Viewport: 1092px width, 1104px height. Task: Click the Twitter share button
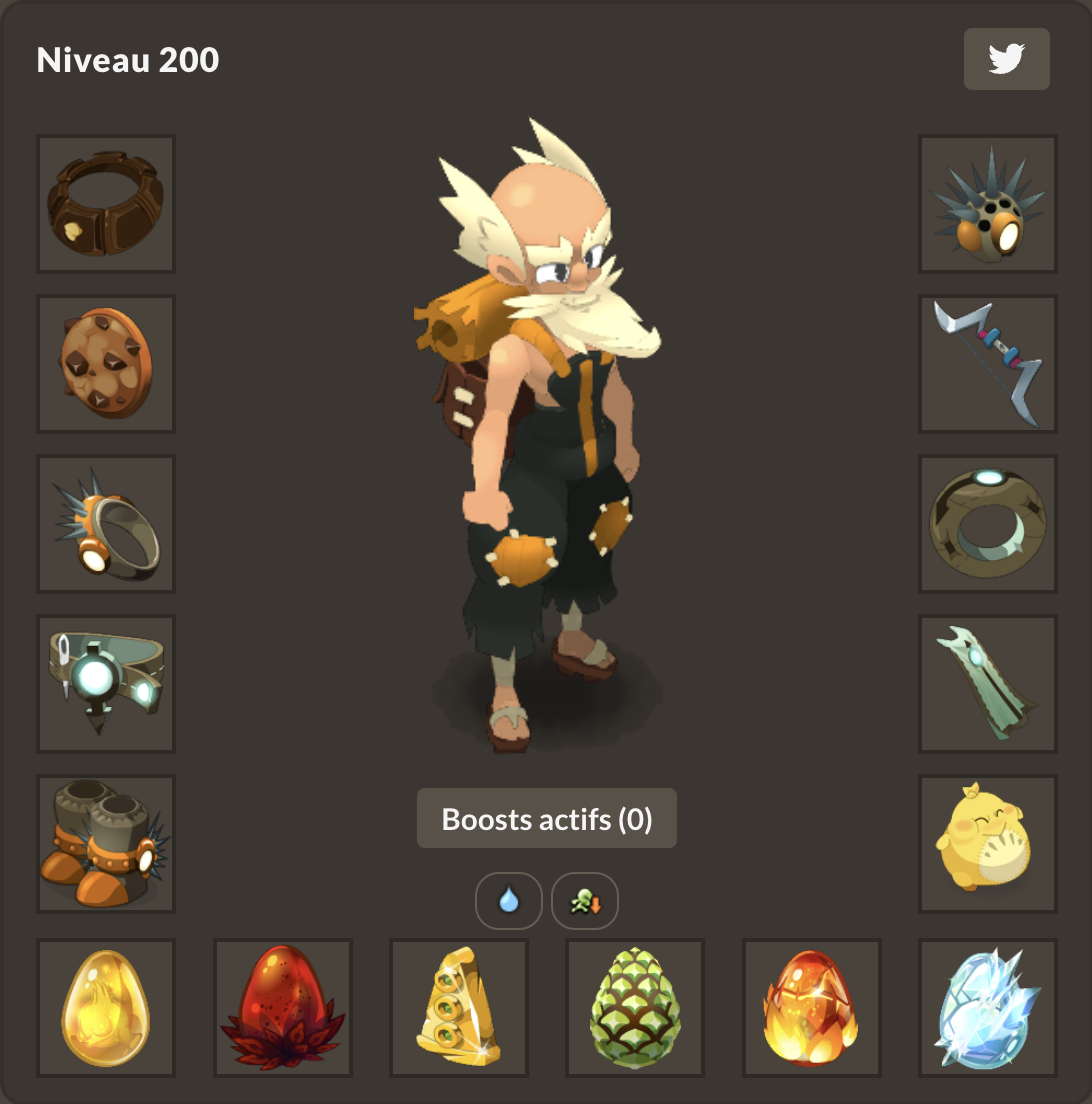click(1006, 59)
